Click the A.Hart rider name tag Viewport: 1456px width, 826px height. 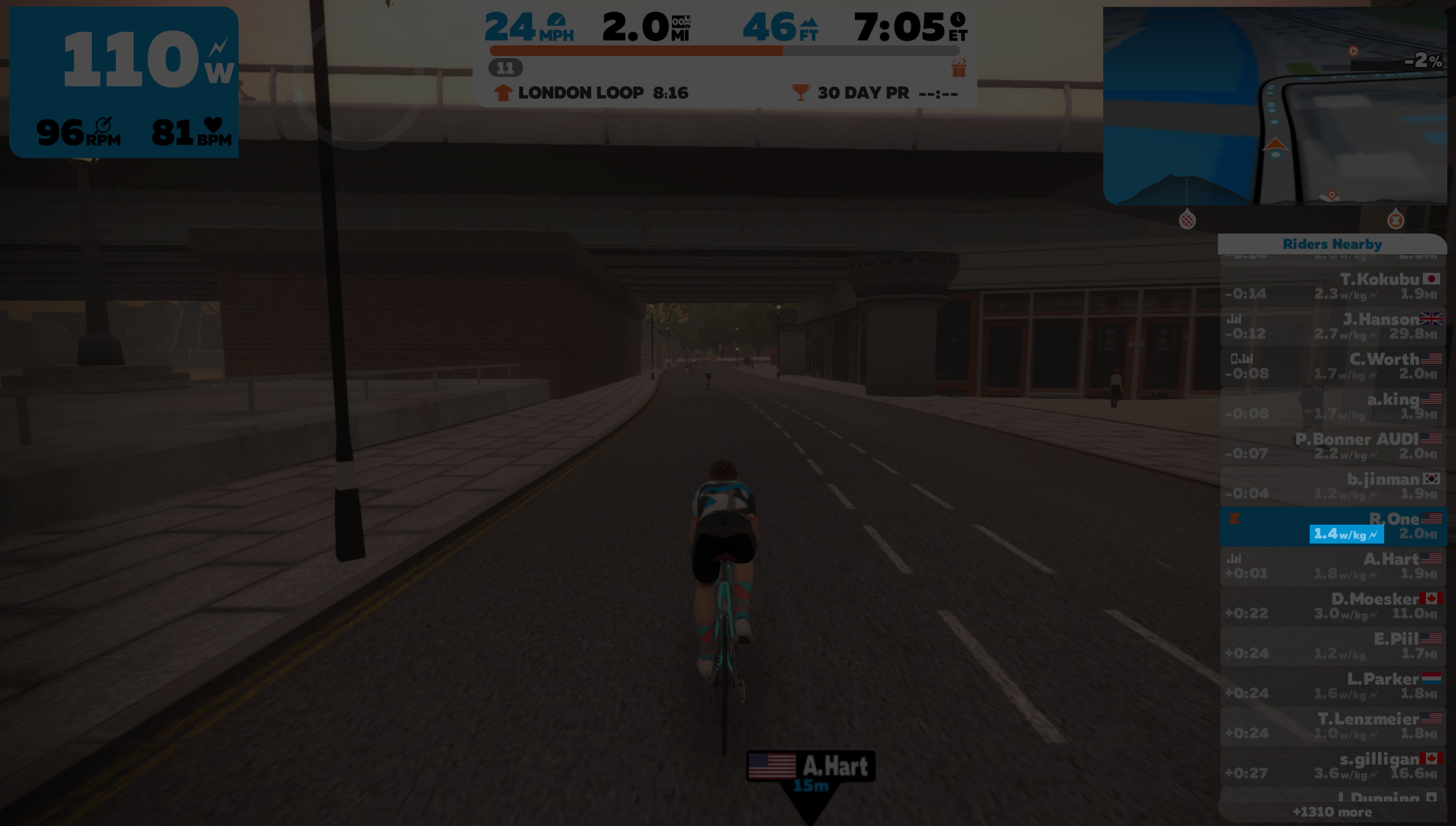tap(811, 766)
